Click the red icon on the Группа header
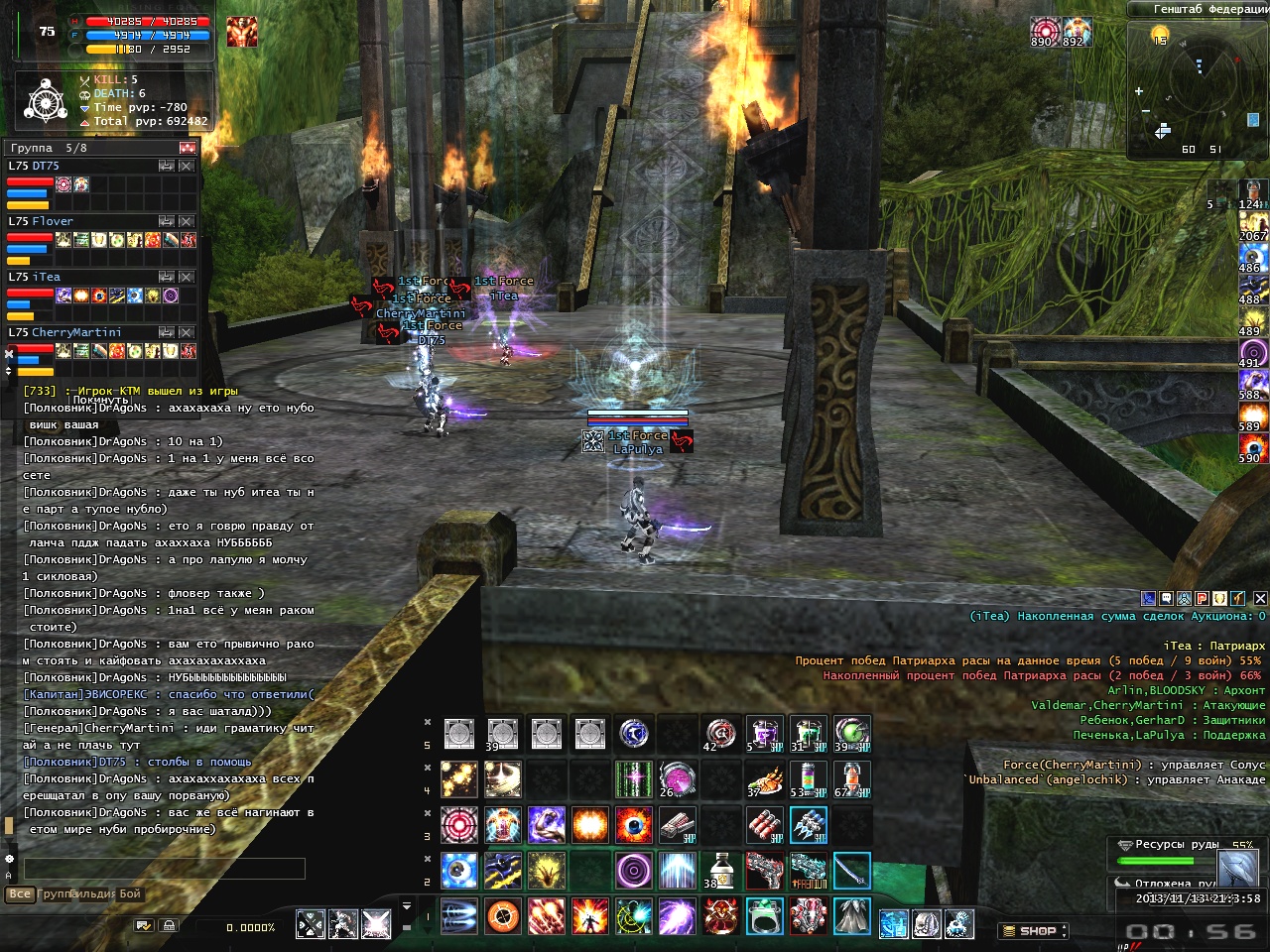This screenshot has height=952, width=1270. (x=187, y=148)
